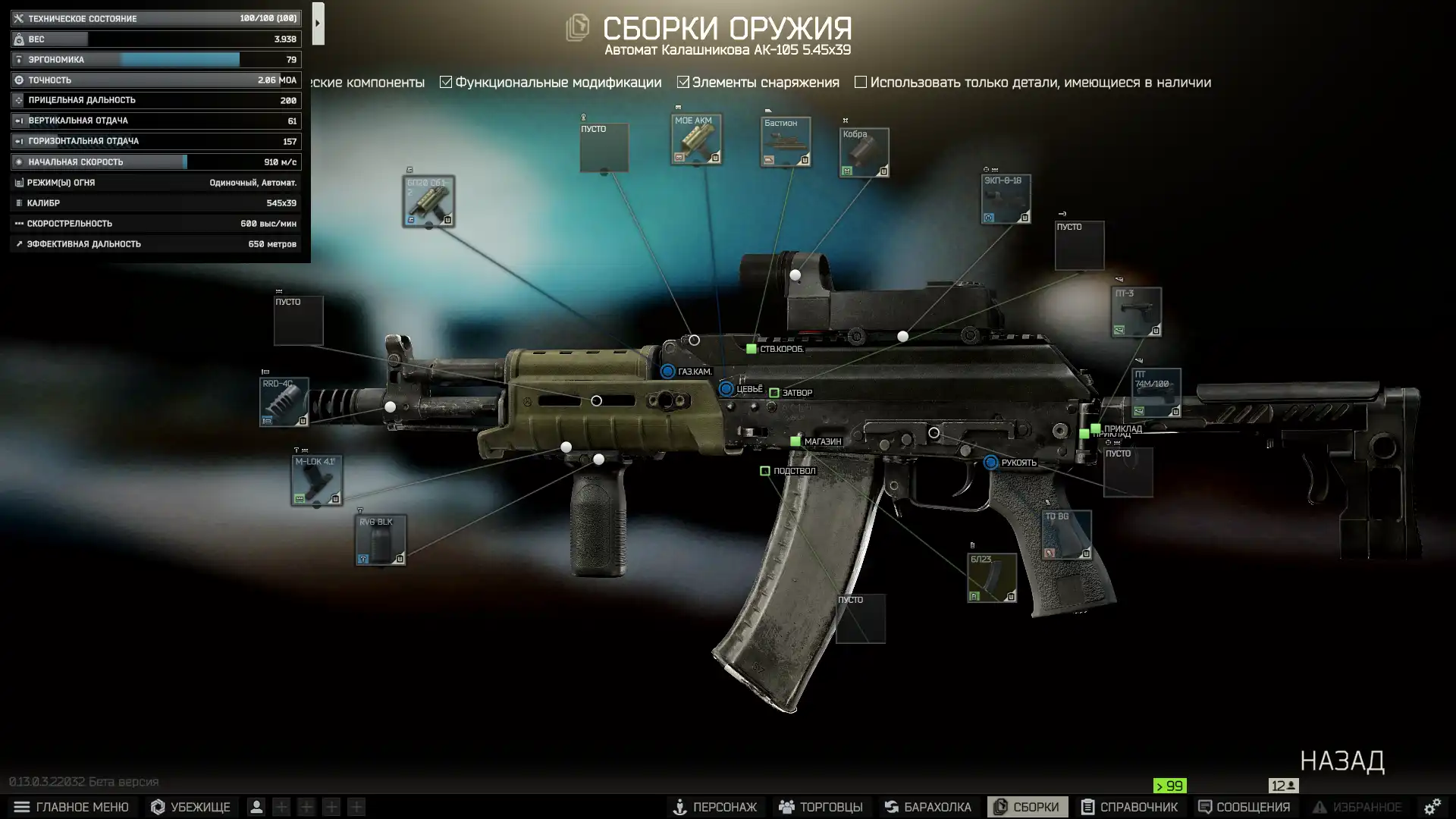
Task: Open the БАРАХОЛКА flea market
Action: [x=927, y=807]
